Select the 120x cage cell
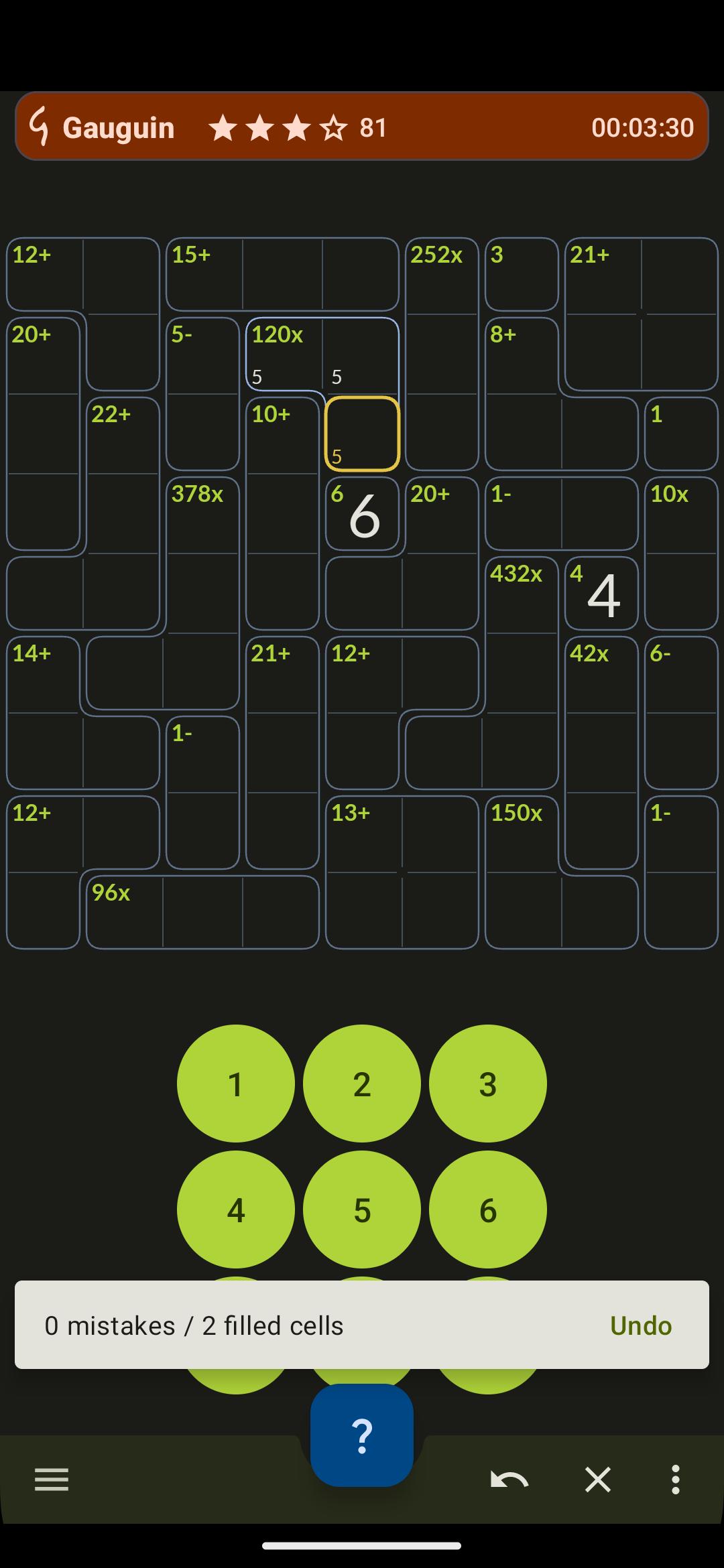The width and height of the screenshot is (724, 1568). point(283,354)
